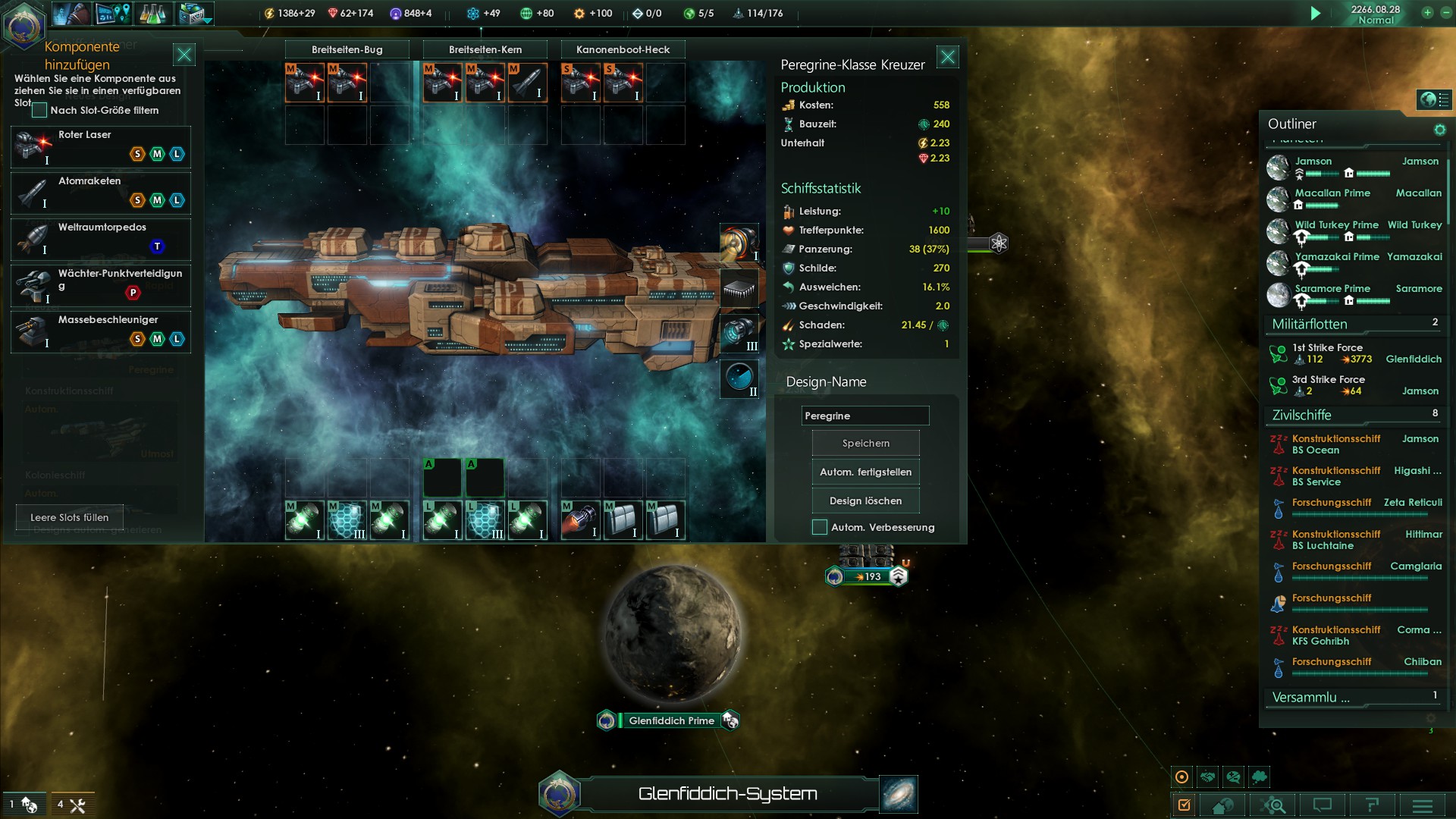Edit the Peregrine design name field
The image size is (1456, 819).
tap(864, 416)
